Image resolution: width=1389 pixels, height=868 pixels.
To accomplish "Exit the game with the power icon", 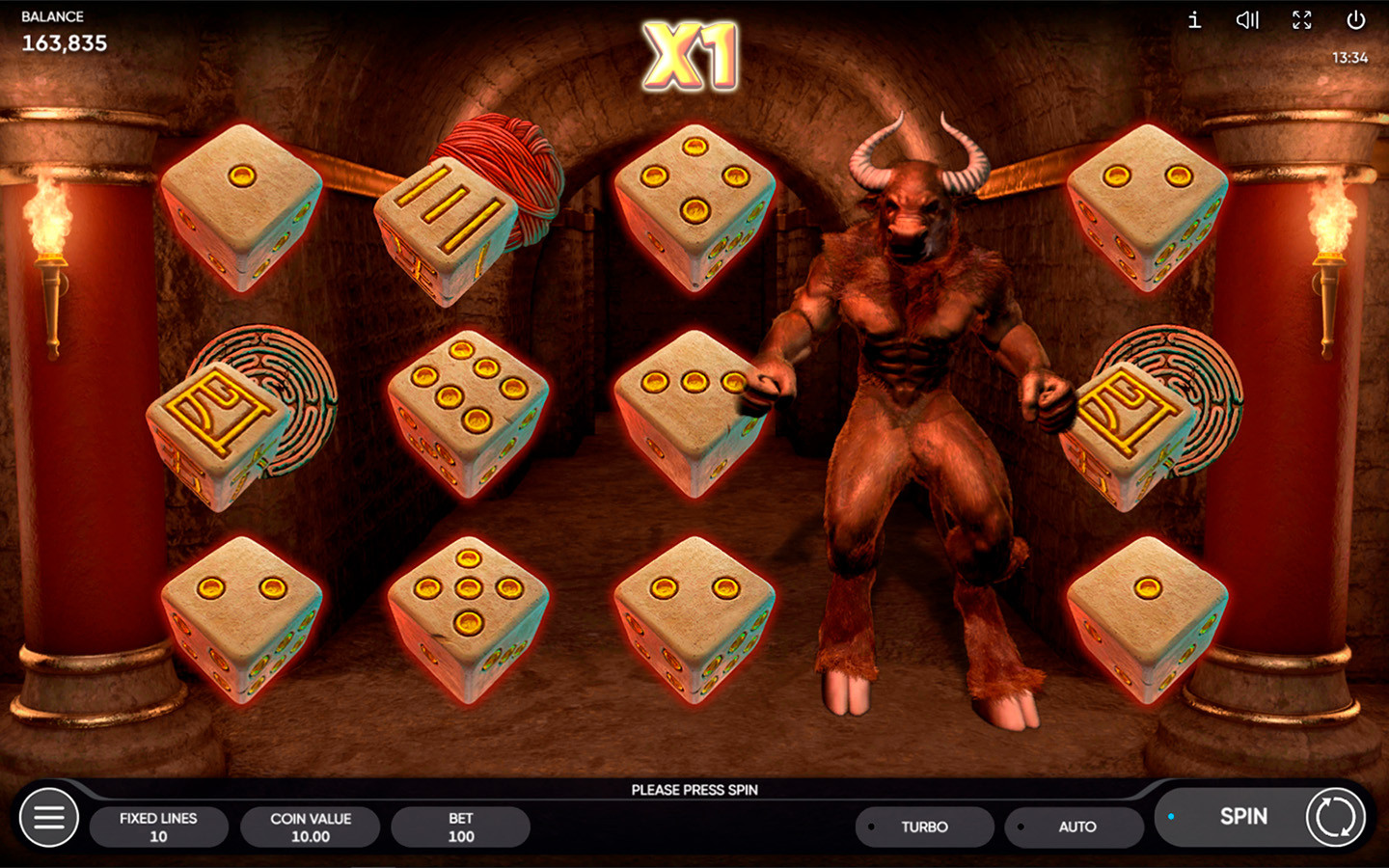I will click(1355, 20).
